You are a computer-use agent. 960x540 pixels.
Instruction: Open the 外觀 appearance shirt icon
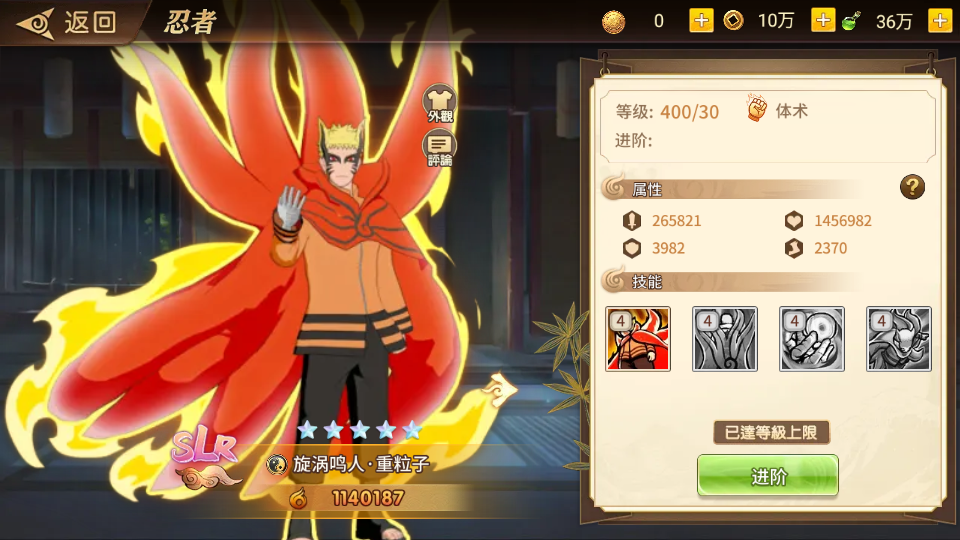(439, 103)
